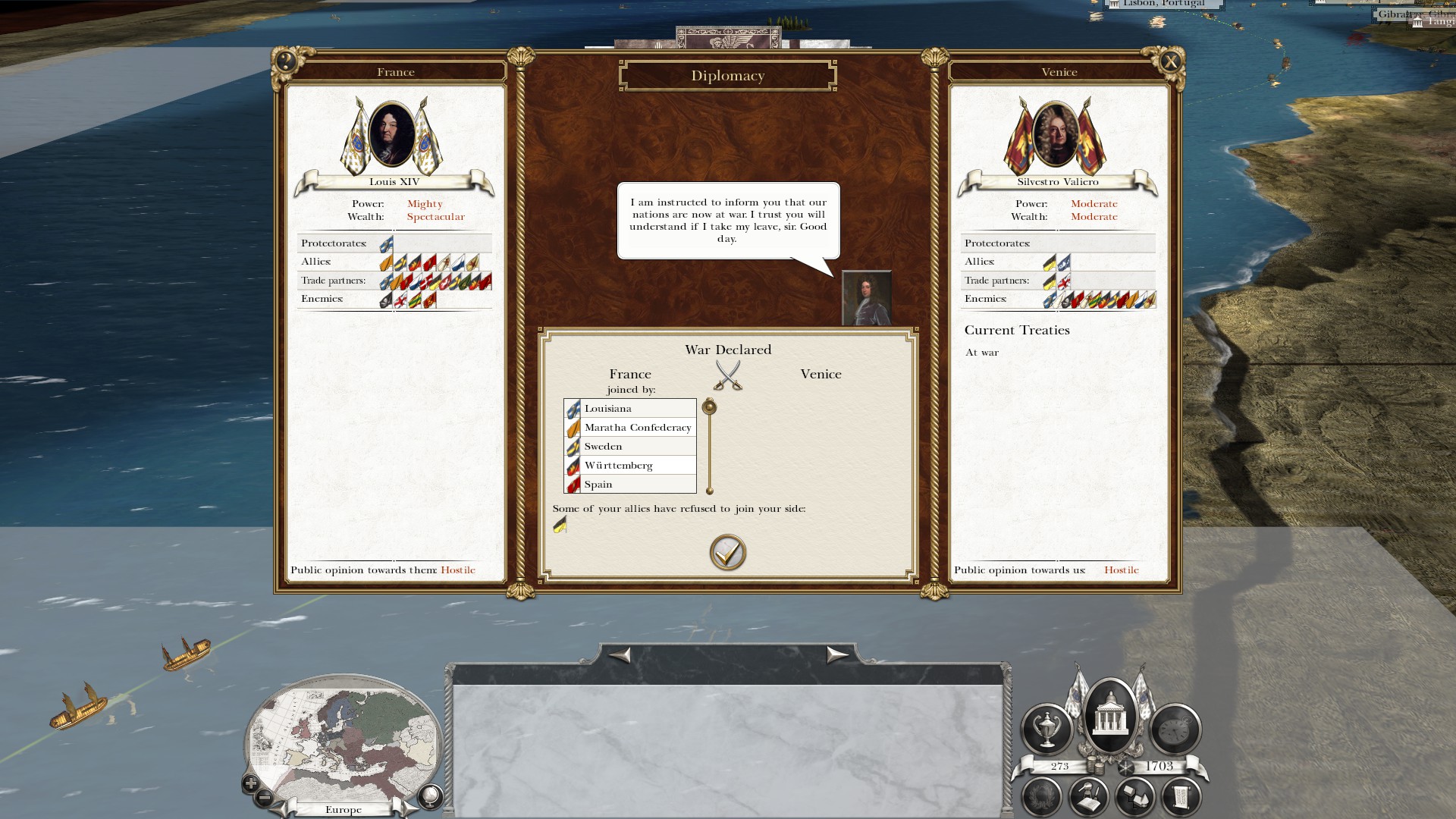
Task: Select the Württemberg list row
Action: pos(629,466)
